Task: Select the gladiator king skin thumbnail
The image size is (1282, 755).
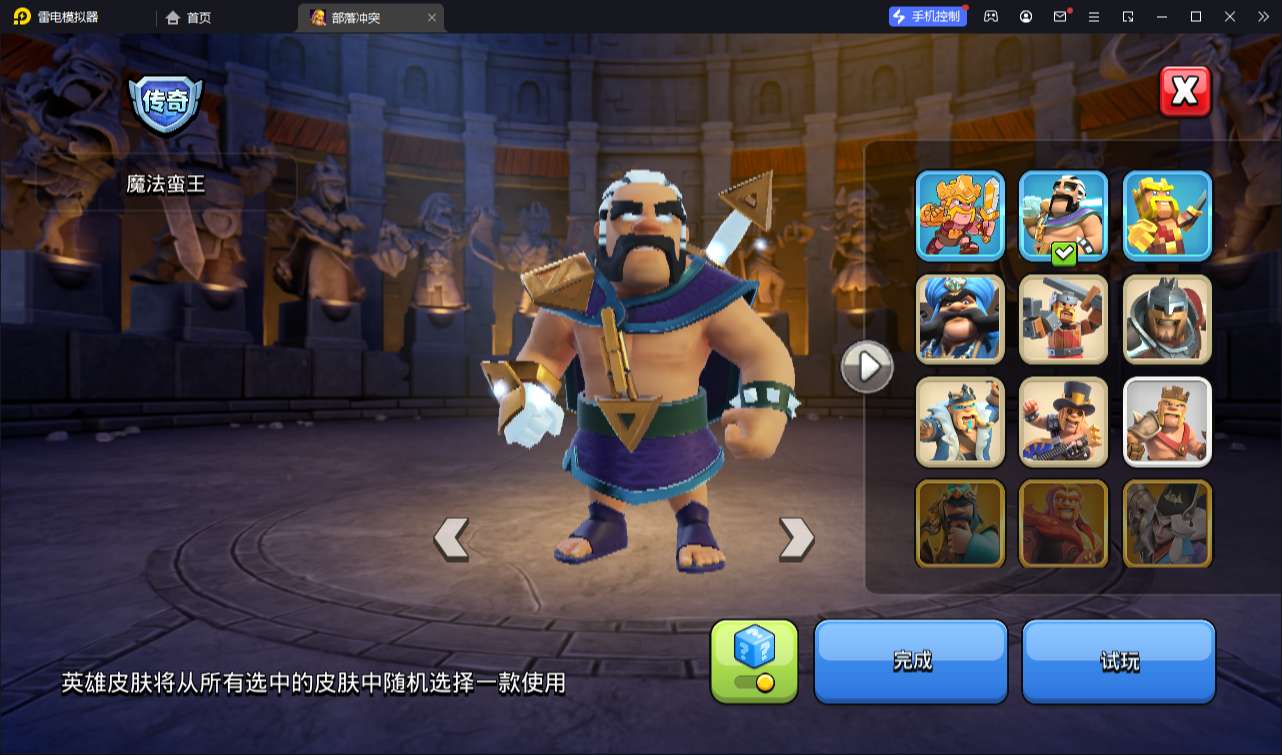Action: [x=1166, y=319]
